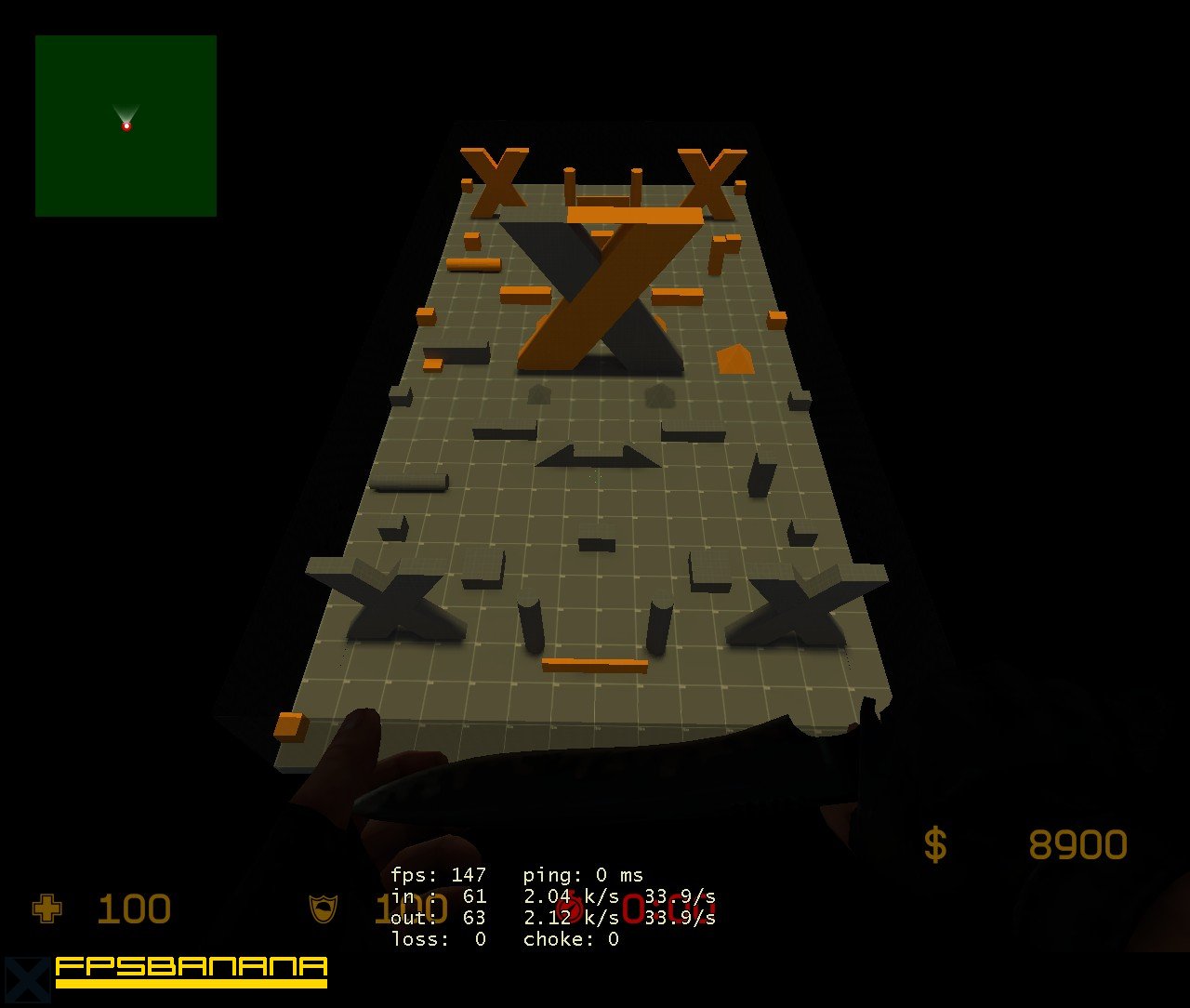This screenshot has height=1008, width=1190.
Task: Select the 8900 money amount
Action: tap(1078, 844)
